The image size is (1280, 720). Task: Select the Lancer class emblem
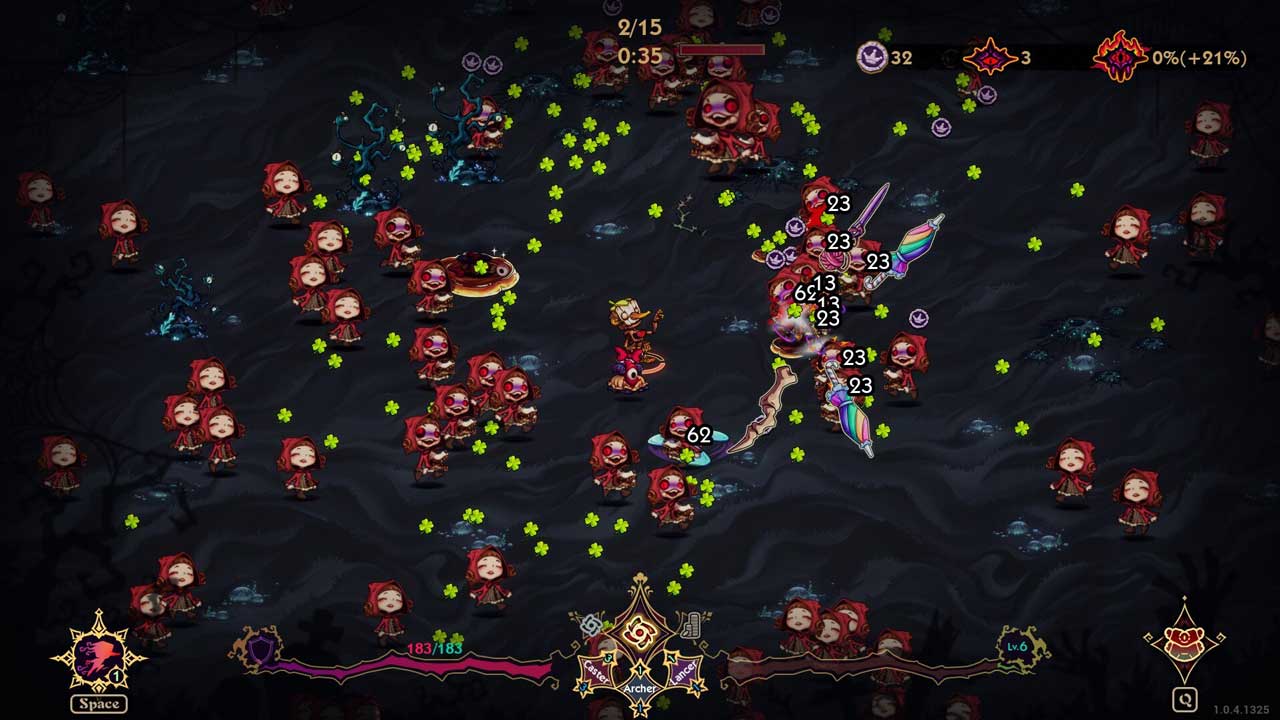tap(683, 672)
